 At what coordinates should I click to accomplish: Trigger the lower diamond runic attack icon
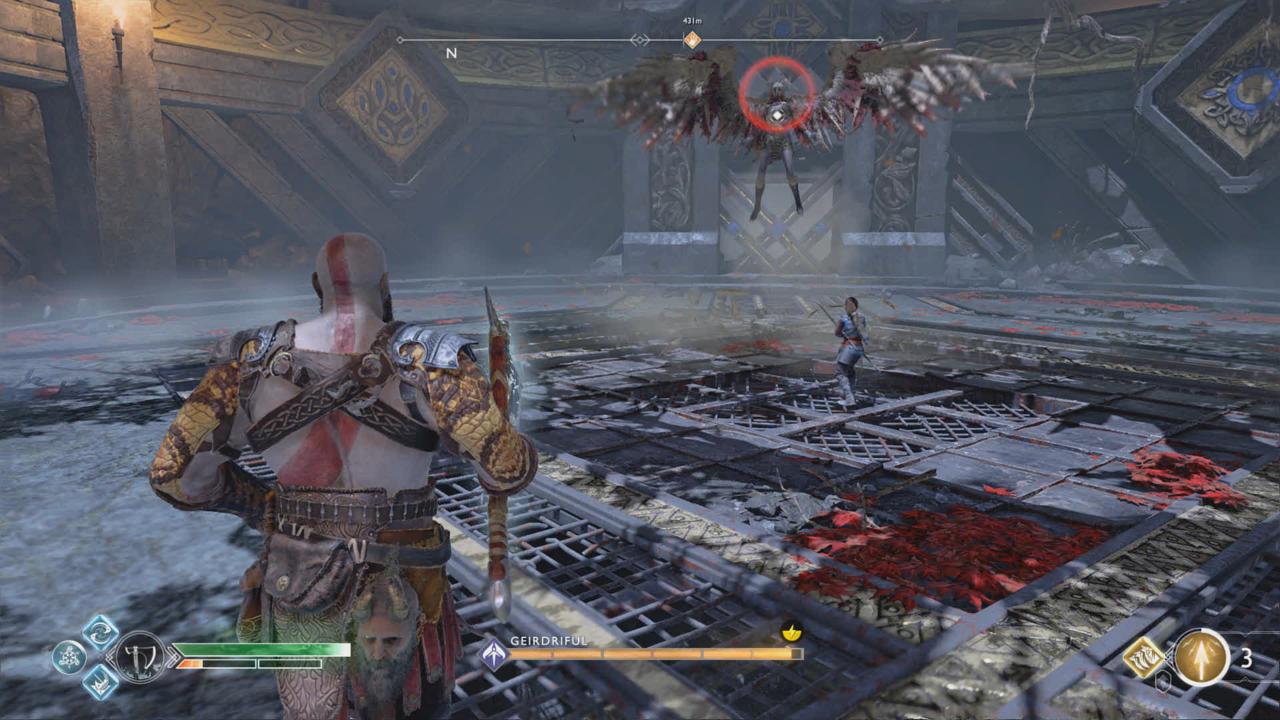pos(100,682)
